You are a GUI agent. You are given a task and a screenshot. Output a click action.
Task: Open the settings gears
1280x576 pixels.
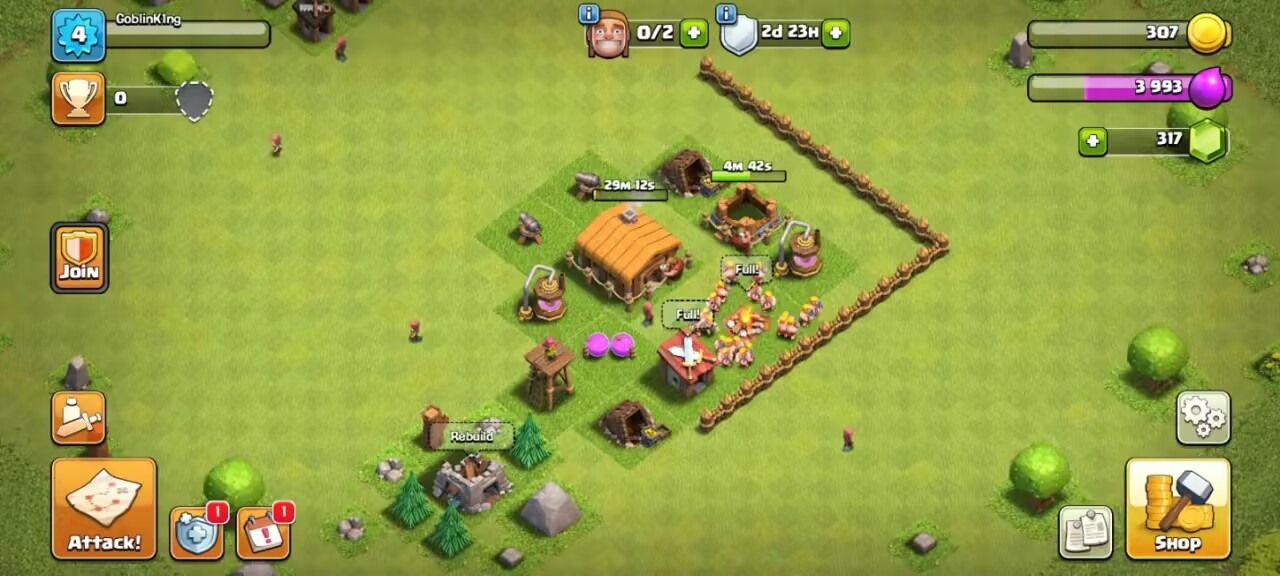click(1203, 417)
